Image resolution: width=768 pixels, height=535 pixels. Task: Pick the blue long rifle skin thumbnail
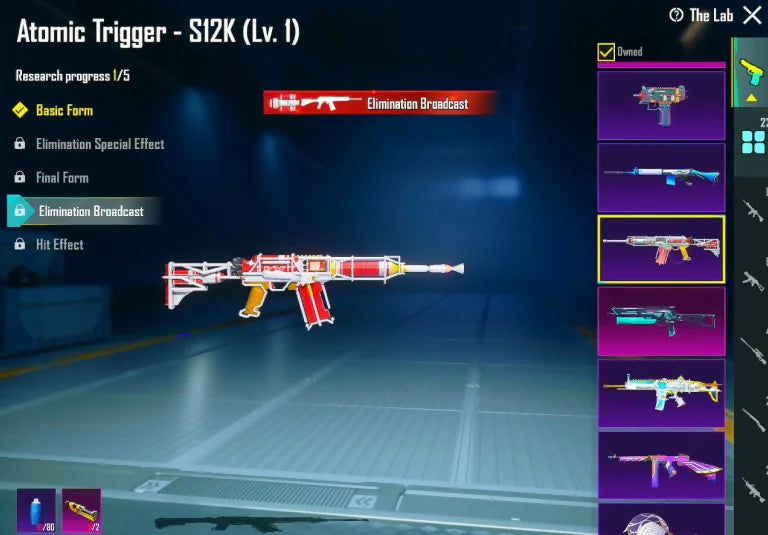pyautogui.click(x=661, y=177)
